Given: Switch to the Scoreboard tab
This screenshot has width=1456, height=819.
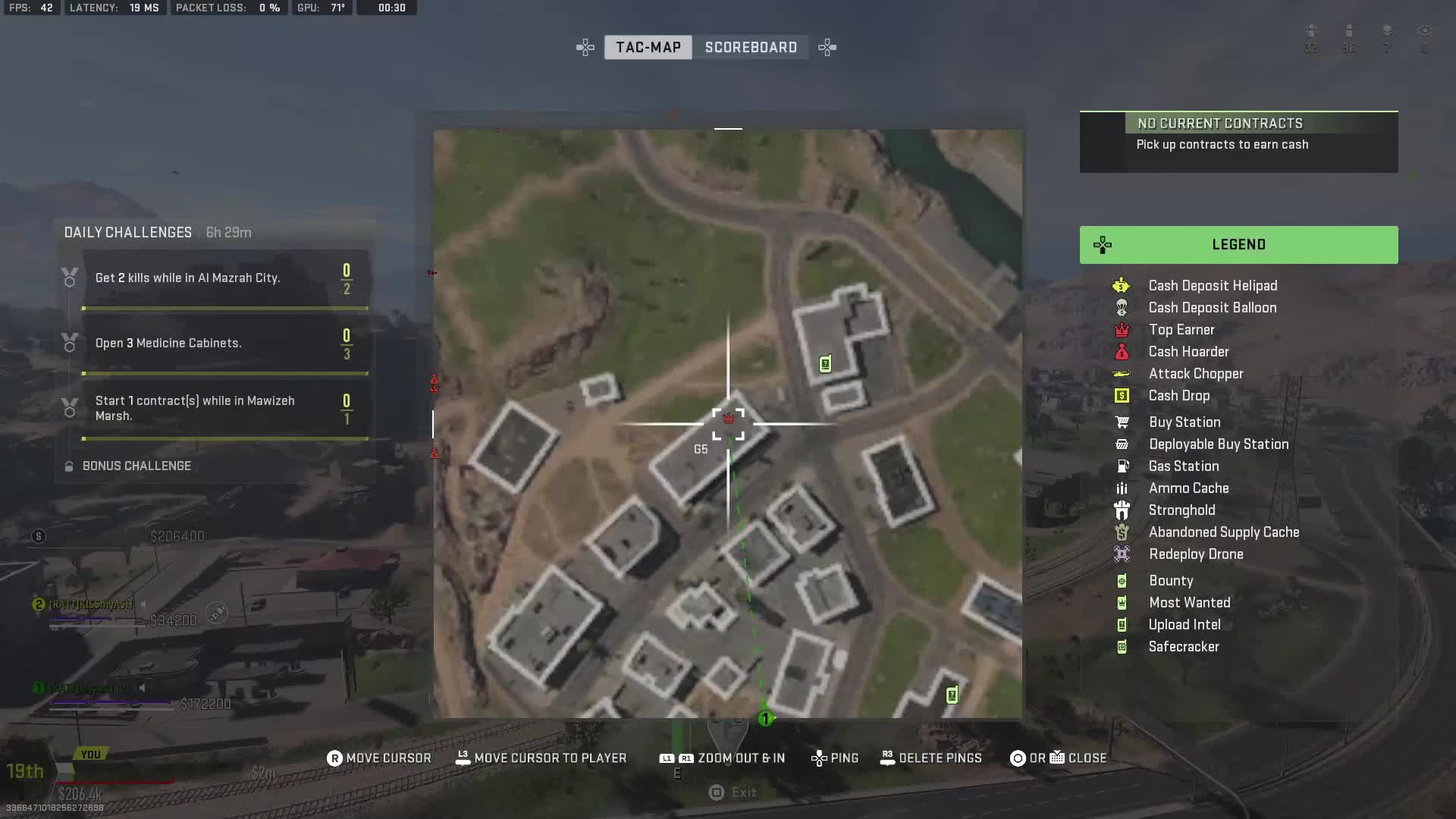Looking at the screenshot, I should [750, 47].
